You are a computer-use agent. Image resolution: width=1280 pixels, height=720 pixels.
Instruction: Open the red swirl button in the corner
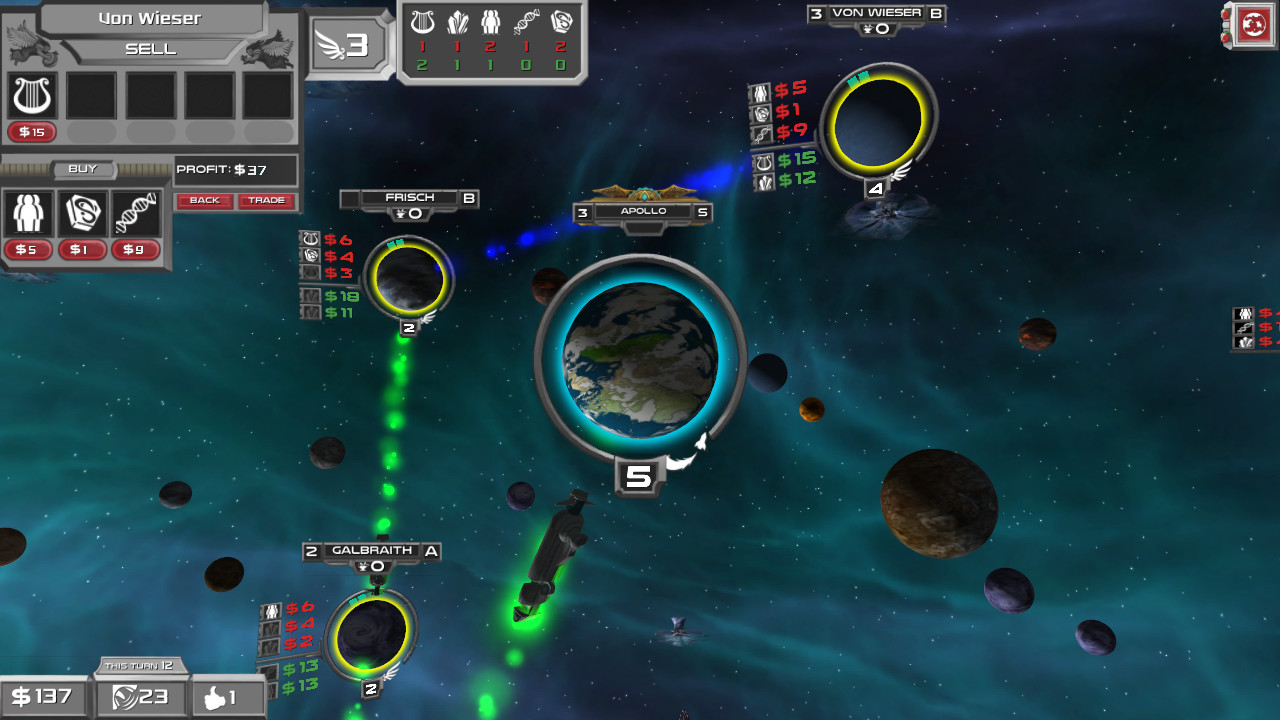pyautogui.click(x=1253, y=25)
